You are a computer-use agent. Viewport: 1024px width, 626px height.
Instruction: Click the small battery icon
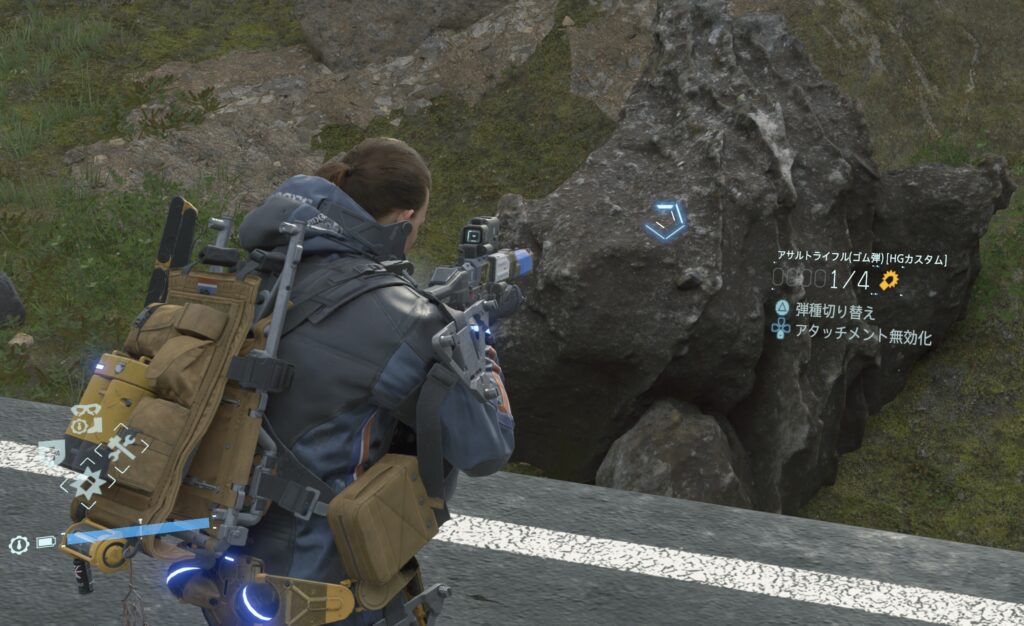click(x=46, y=543)
